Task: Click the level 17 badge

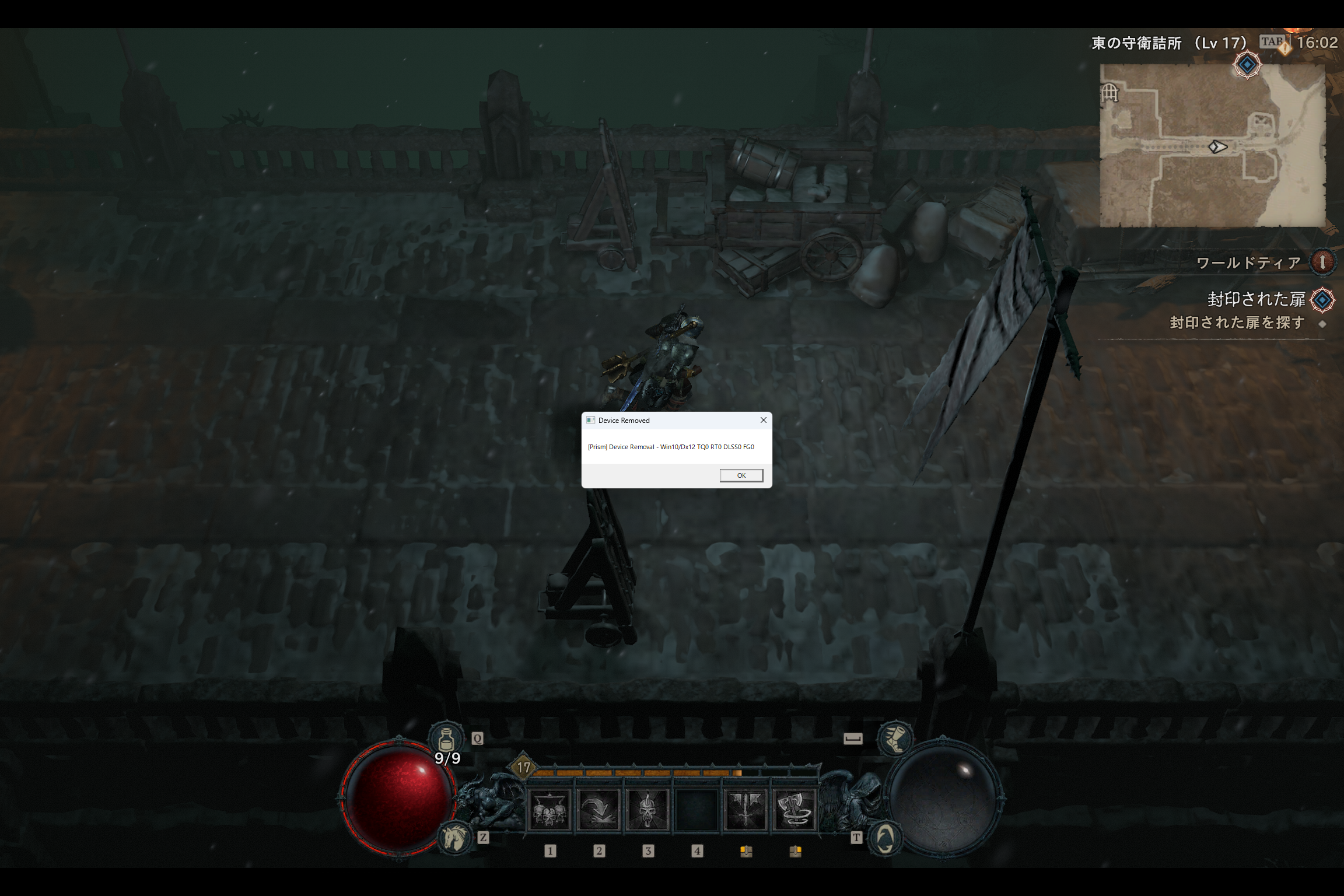Action: click(x=523, y=768)
